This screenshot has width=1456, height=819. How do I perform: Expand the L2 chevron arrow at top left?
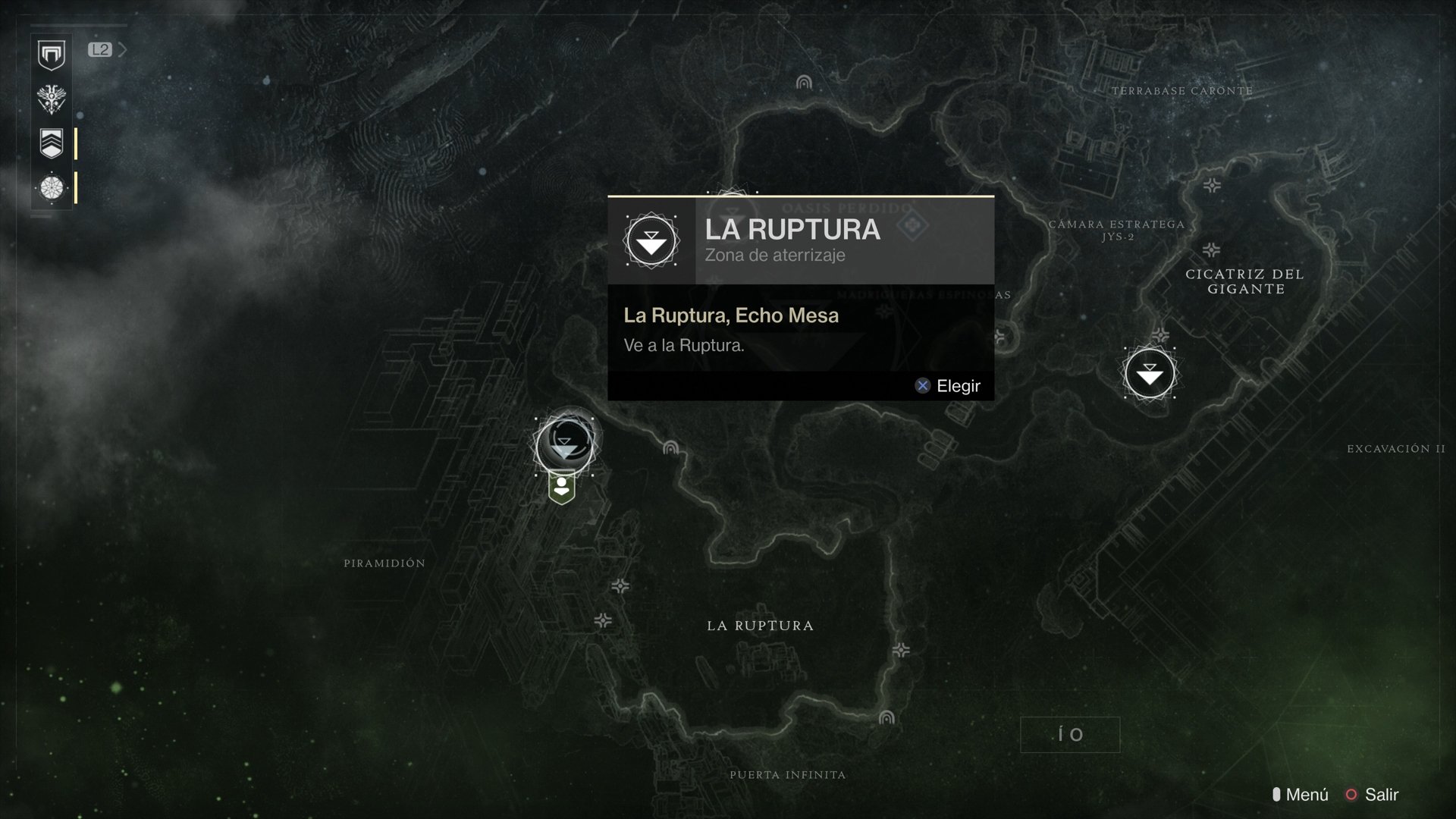coord(124,50)
